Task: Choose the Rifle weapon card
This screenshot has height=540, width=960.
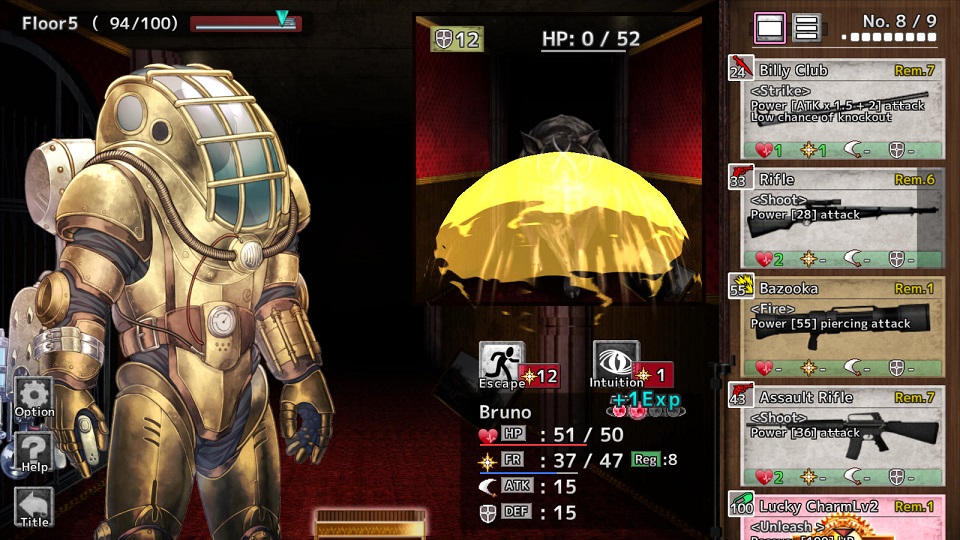Action: (x=838, y=218)
